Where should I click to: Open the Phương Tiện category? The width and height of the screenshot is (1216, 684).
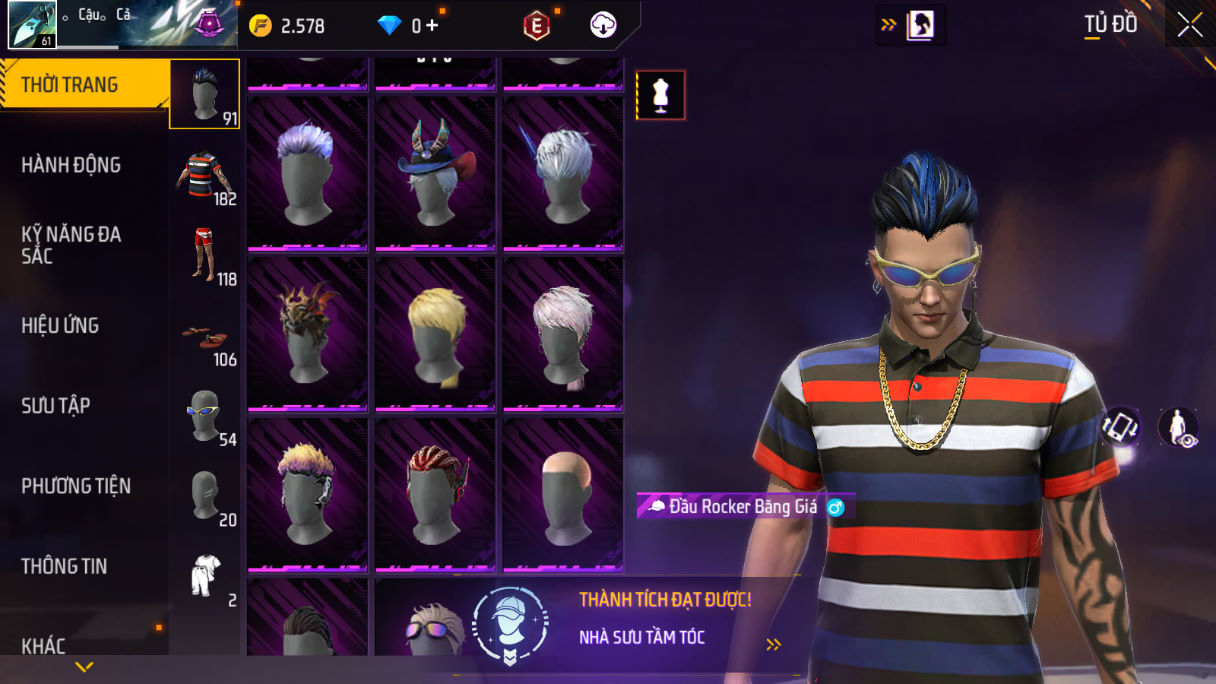76,486
